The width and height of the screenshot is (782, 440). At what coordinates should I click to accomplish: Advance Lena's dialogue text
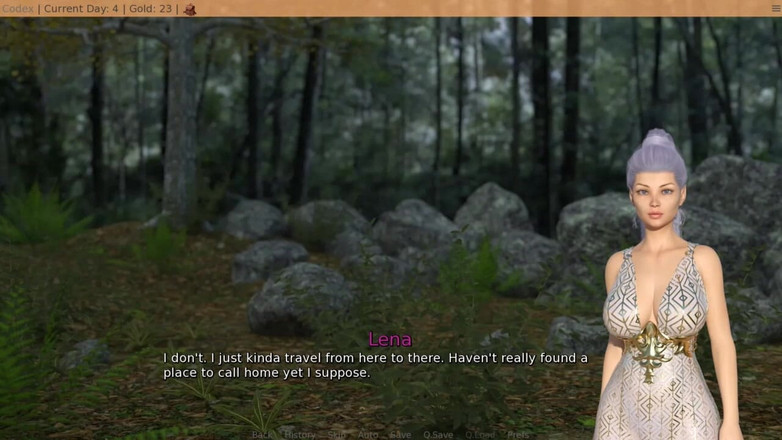click(x=375, y=365)
